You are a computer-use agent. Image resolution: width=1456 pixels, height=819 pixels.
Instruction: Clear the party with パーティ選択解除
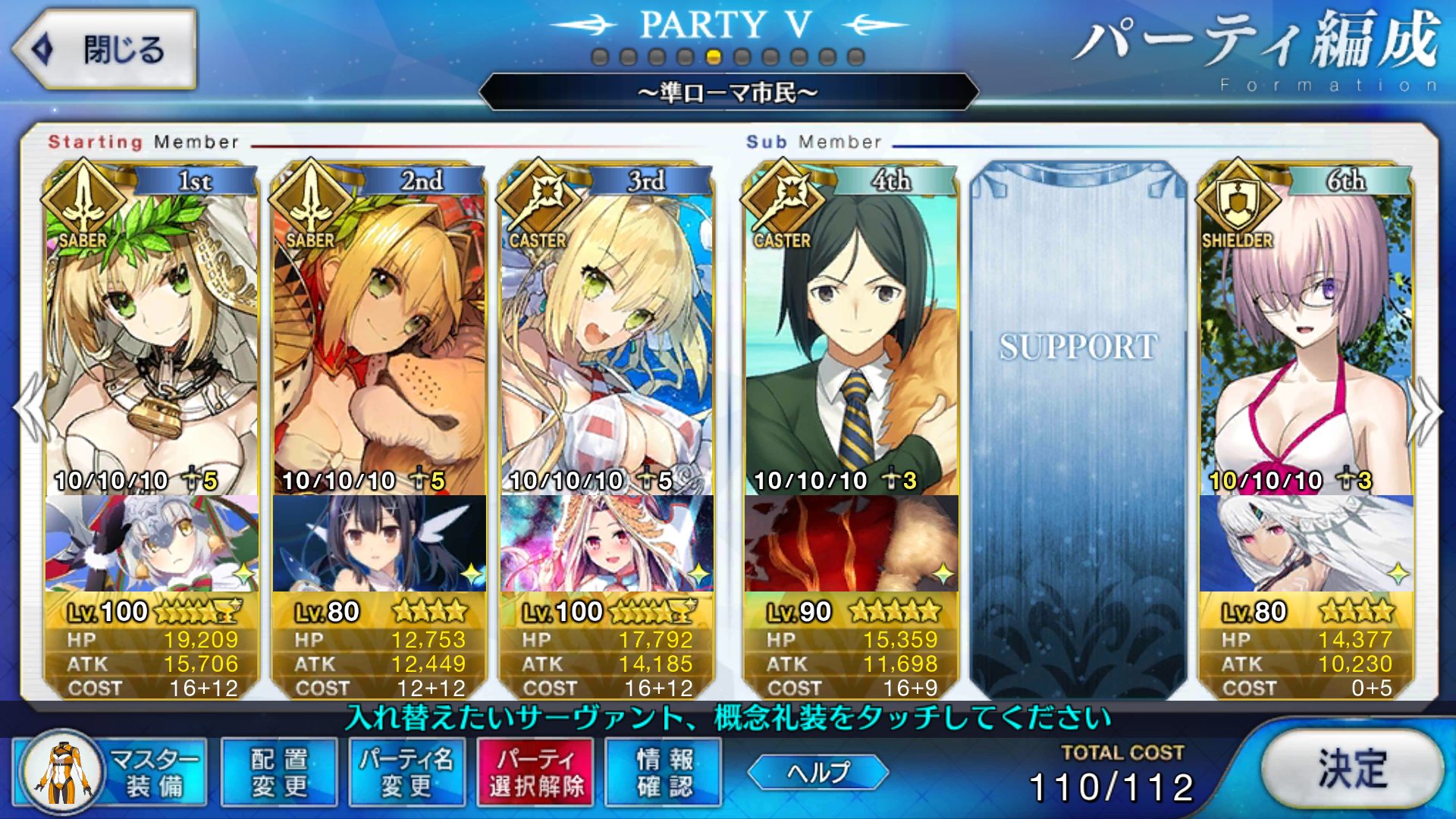tap(536, 773)
